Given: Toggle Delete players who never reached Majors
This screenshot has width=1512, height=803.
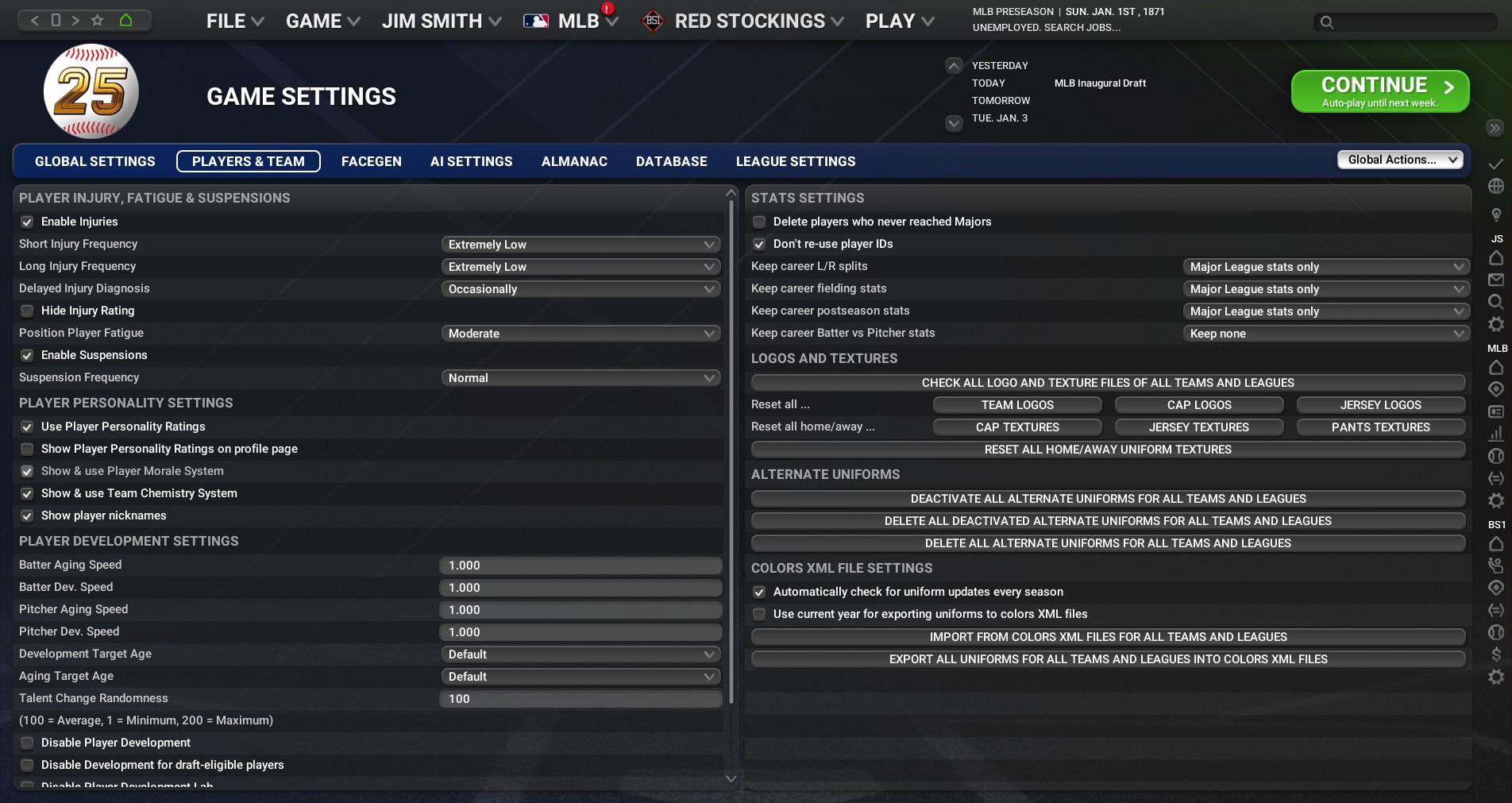Looking at the screenshot, I should coord(759,222).
